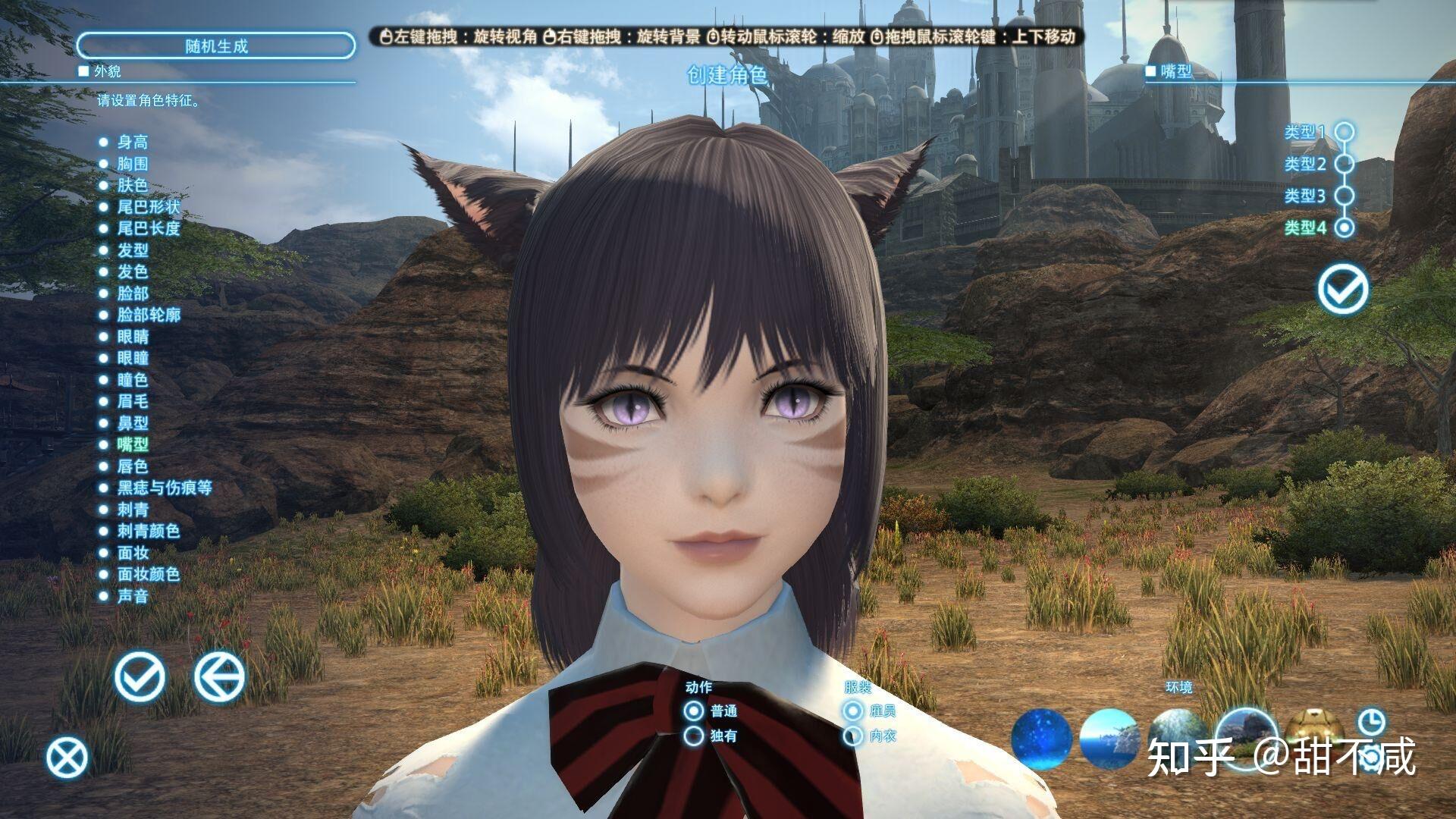Click the 随机生成 random generate button

click(216, 46)
